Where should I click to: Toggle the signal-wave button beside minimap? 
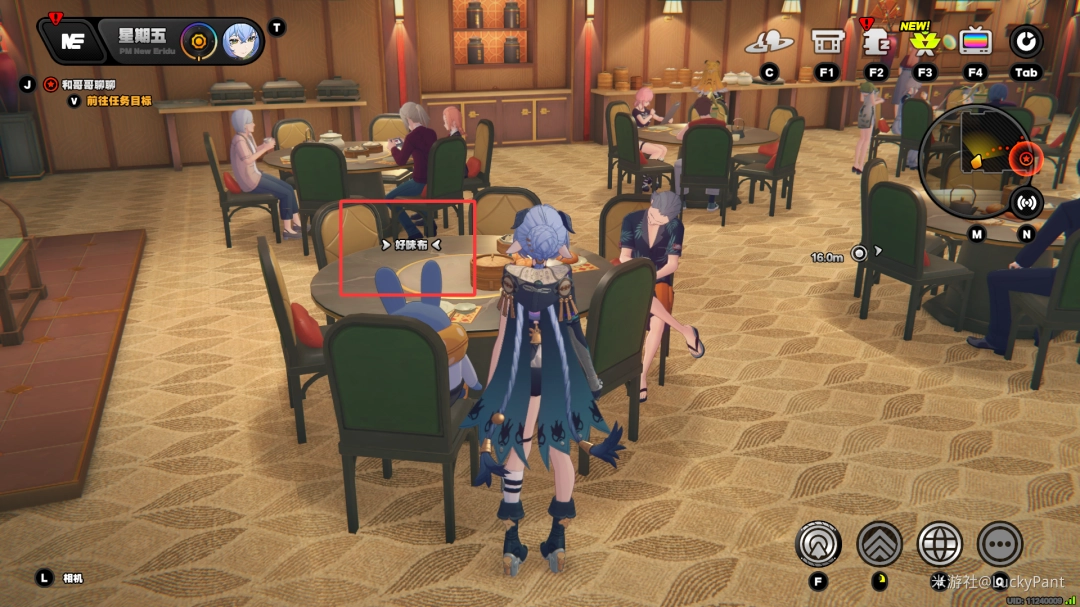click(1026, 203)
